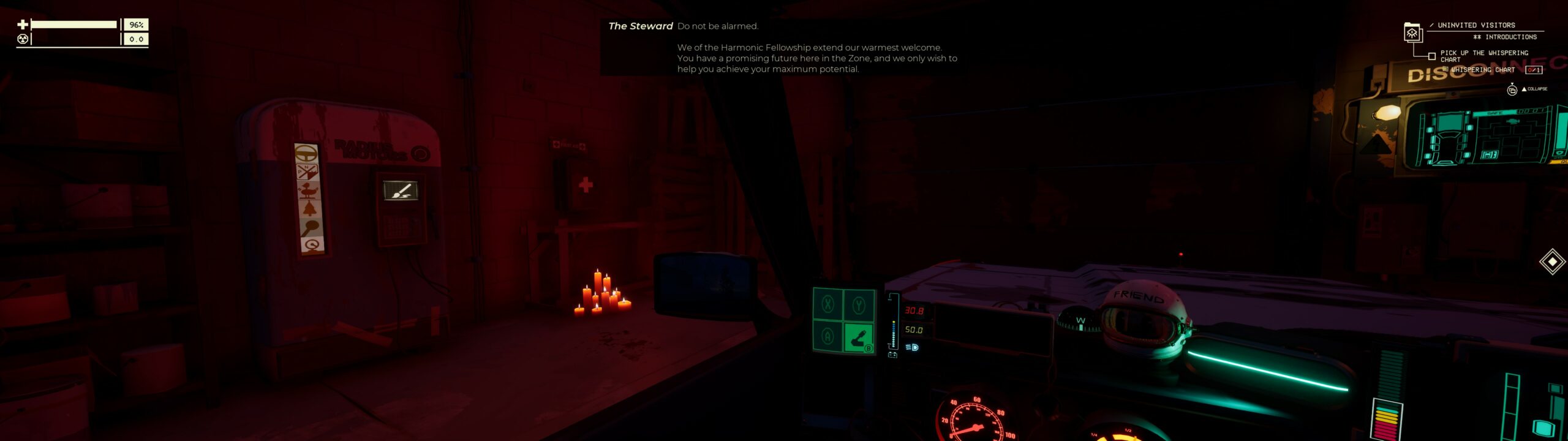The image size is (1568, 441).
Task: Click the diamond objective waypoint marker
Action: click(x=1552, y=262)
